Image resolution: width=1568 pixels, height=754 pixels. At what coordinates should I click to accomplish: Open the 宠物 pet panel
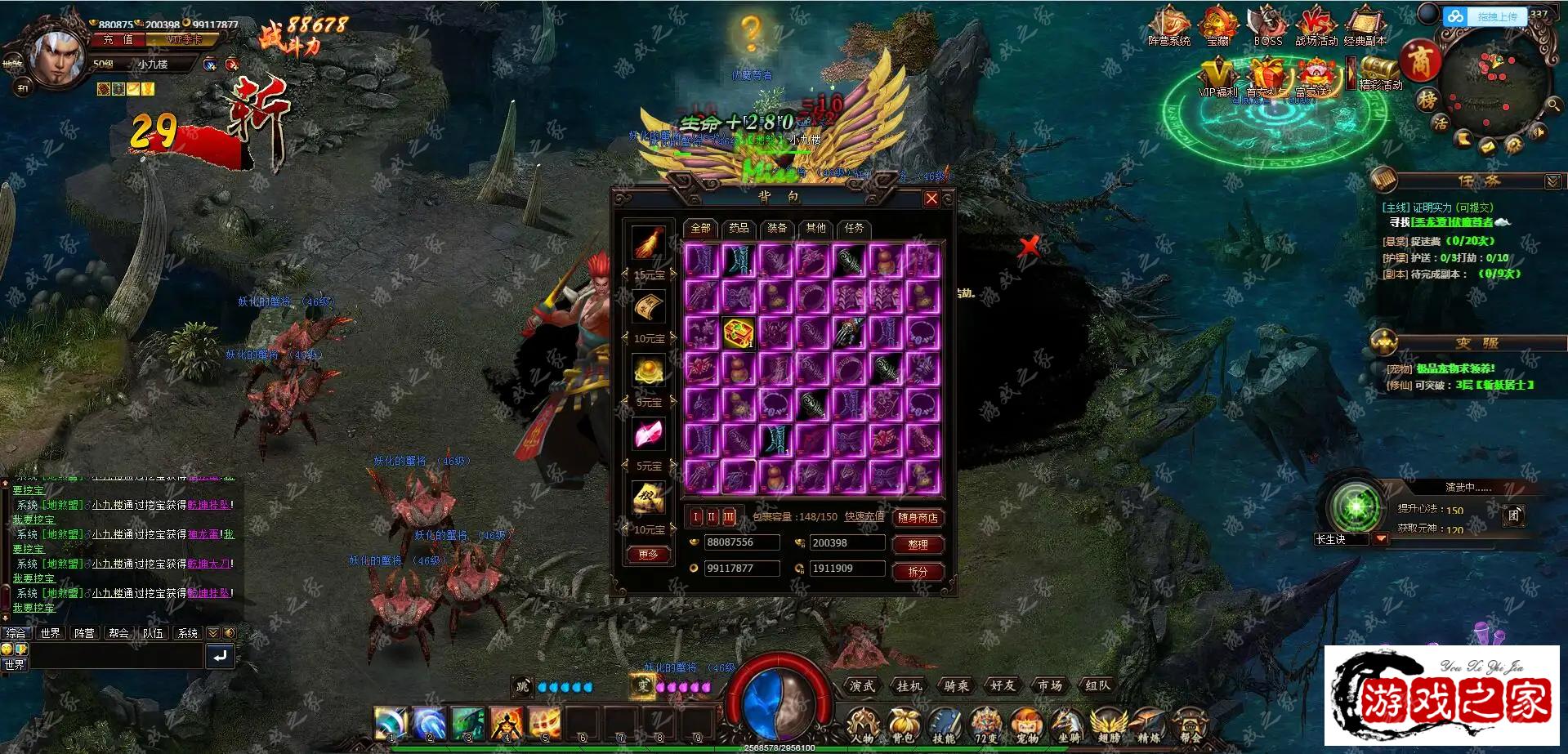click(x=1026, y=725)
